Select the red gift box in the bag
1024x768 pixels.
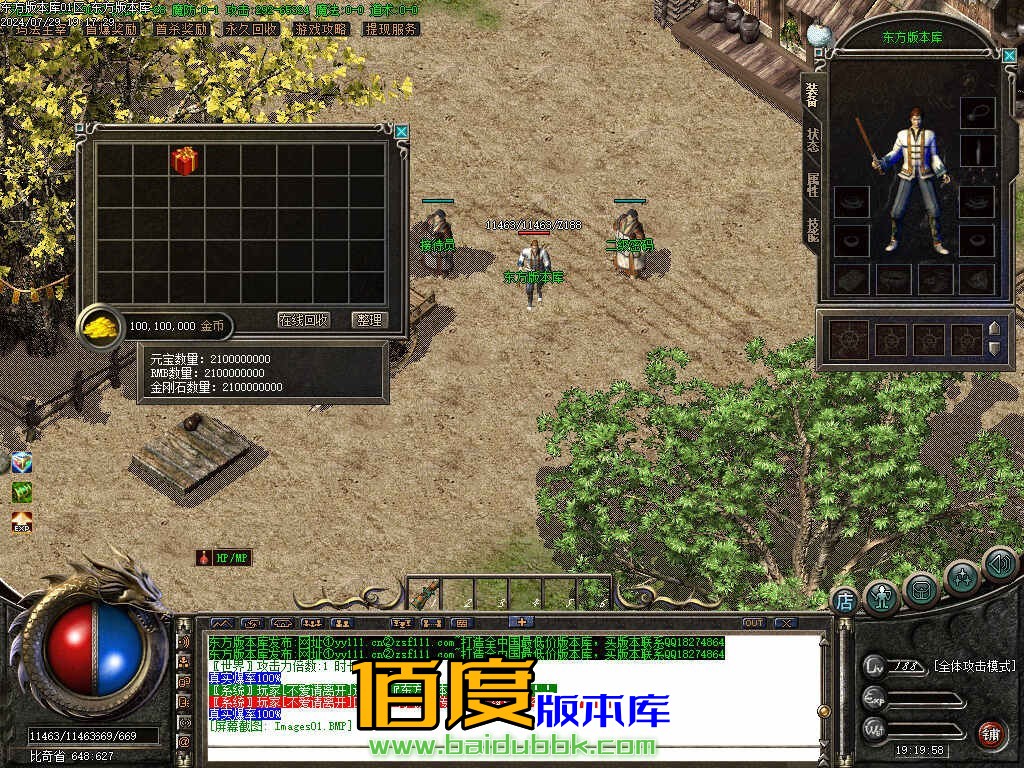pos(185,161)
